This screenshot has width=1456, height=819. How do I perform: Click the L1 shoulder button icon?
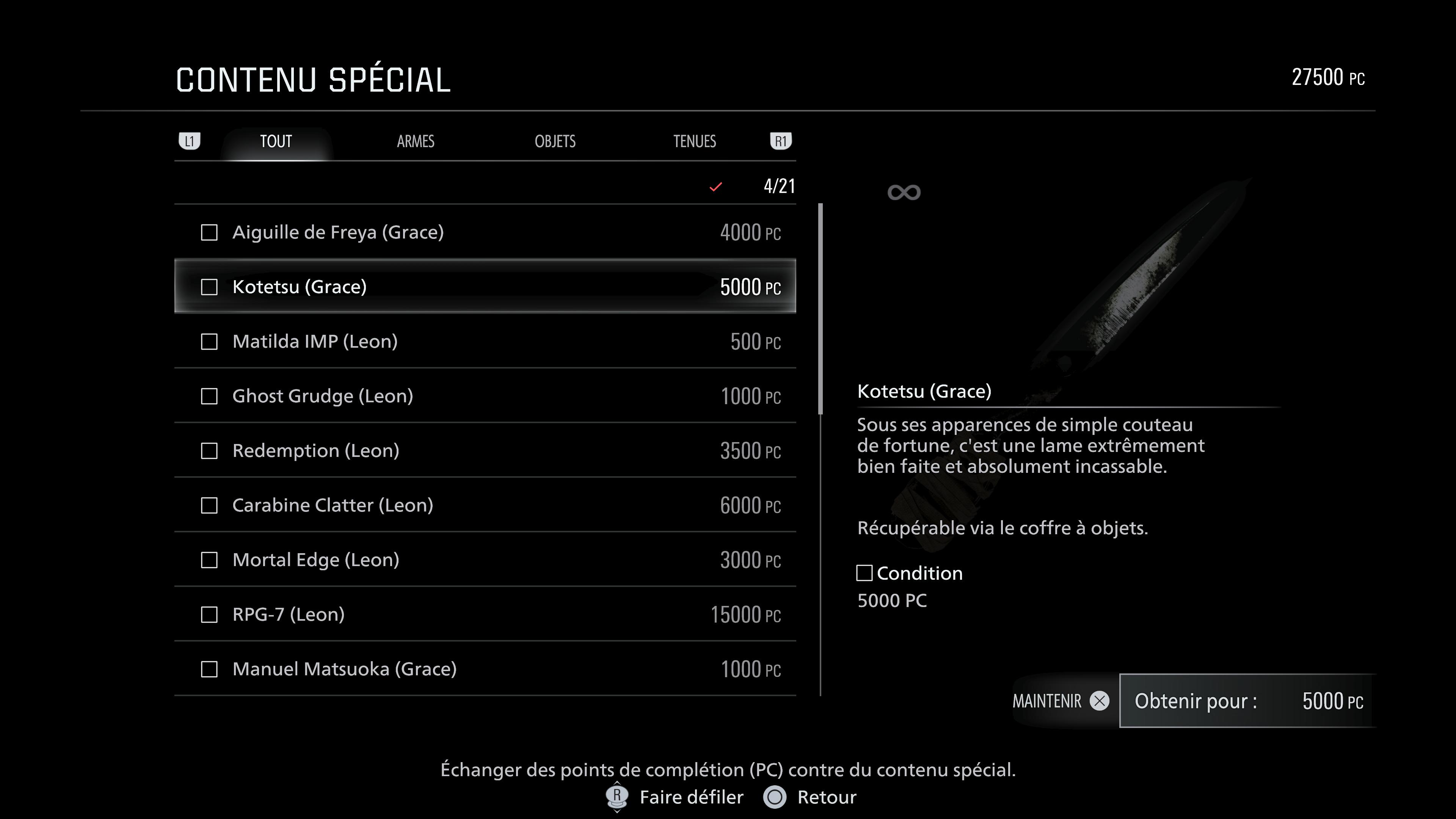pyautogui.click(x=190, y=141)
